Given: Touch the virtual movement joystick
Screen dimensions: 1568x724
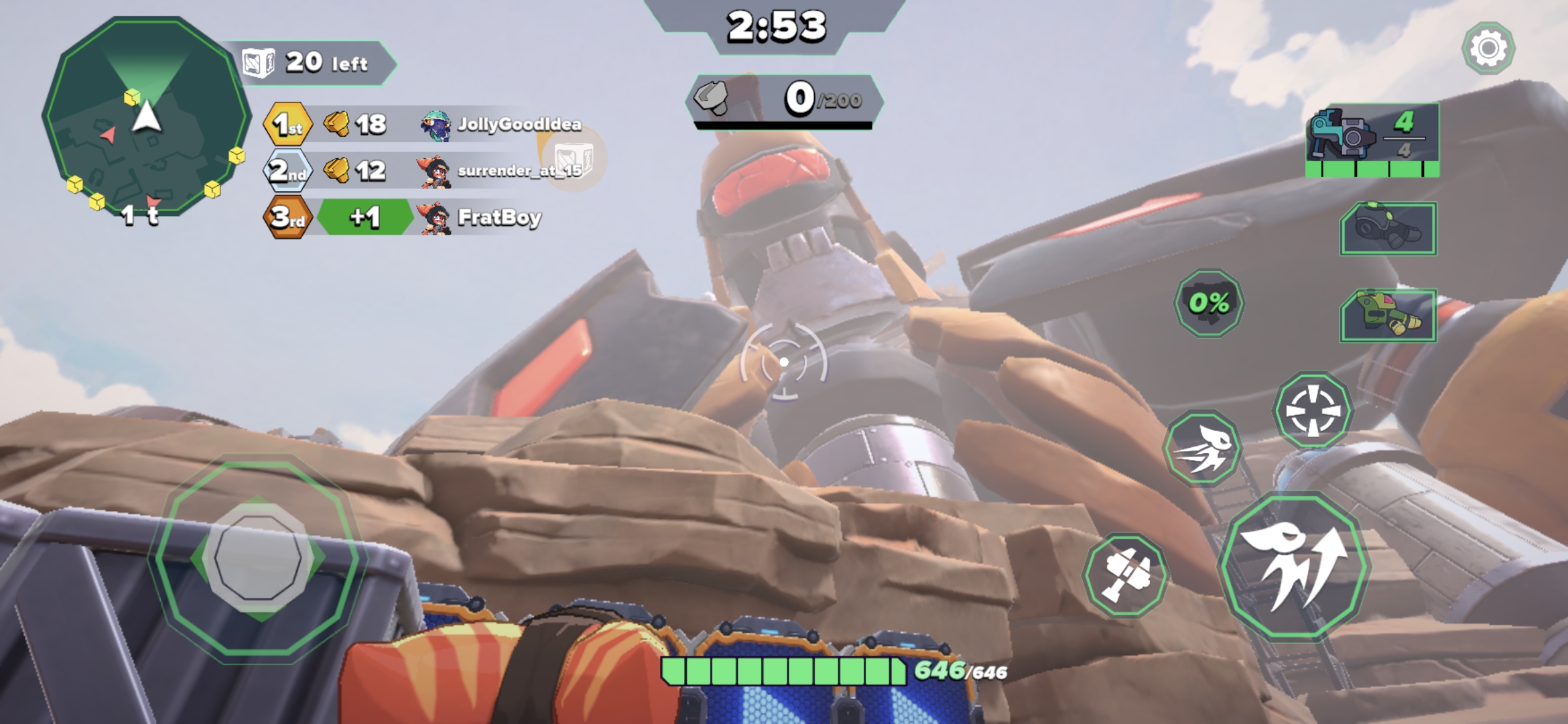Looking at the screenshot, I should click(x=258, y=557).
